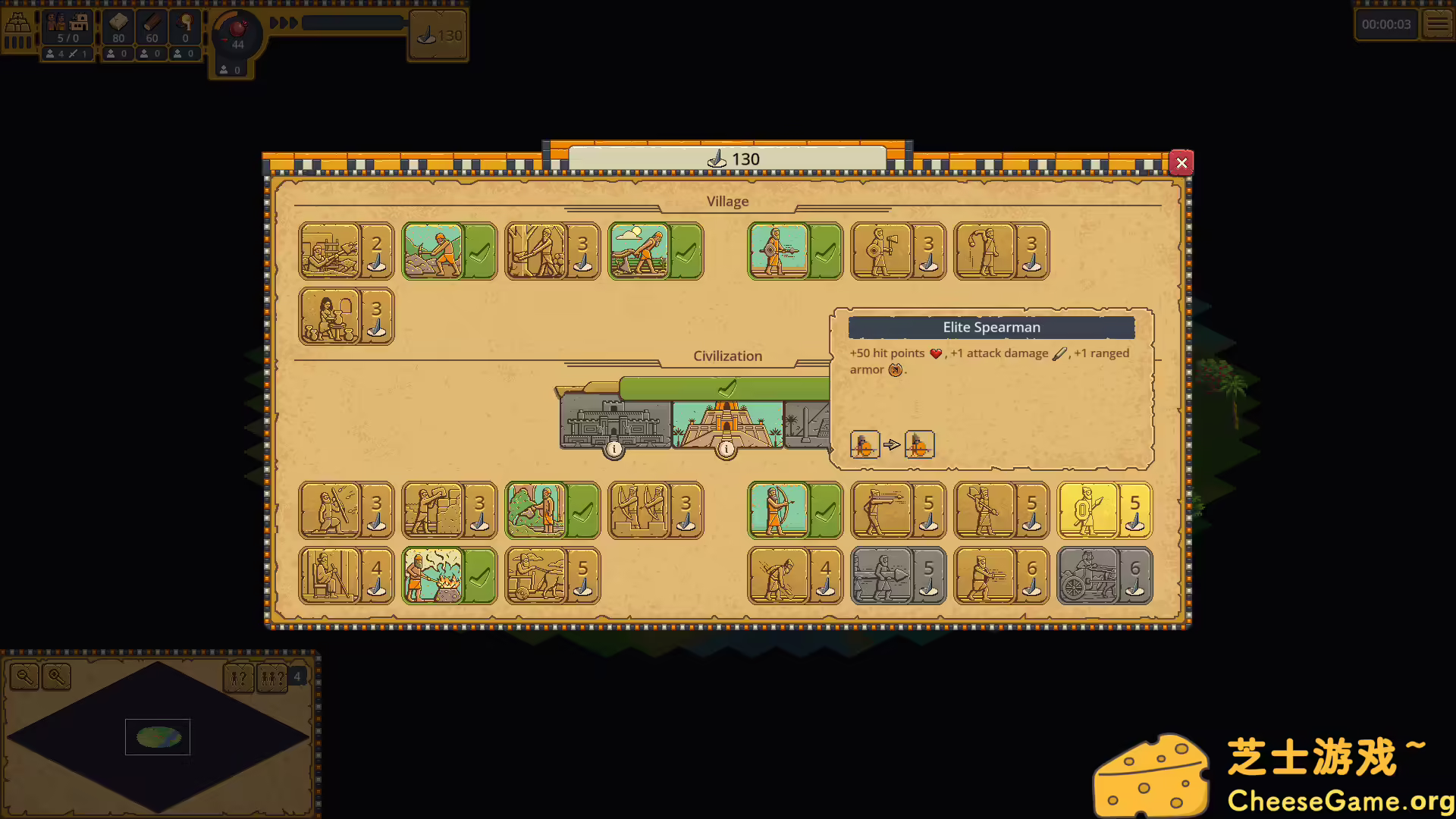Open info for the pyramid temple monument
The width and height of the screenshot is (1456, 819).
726,448
